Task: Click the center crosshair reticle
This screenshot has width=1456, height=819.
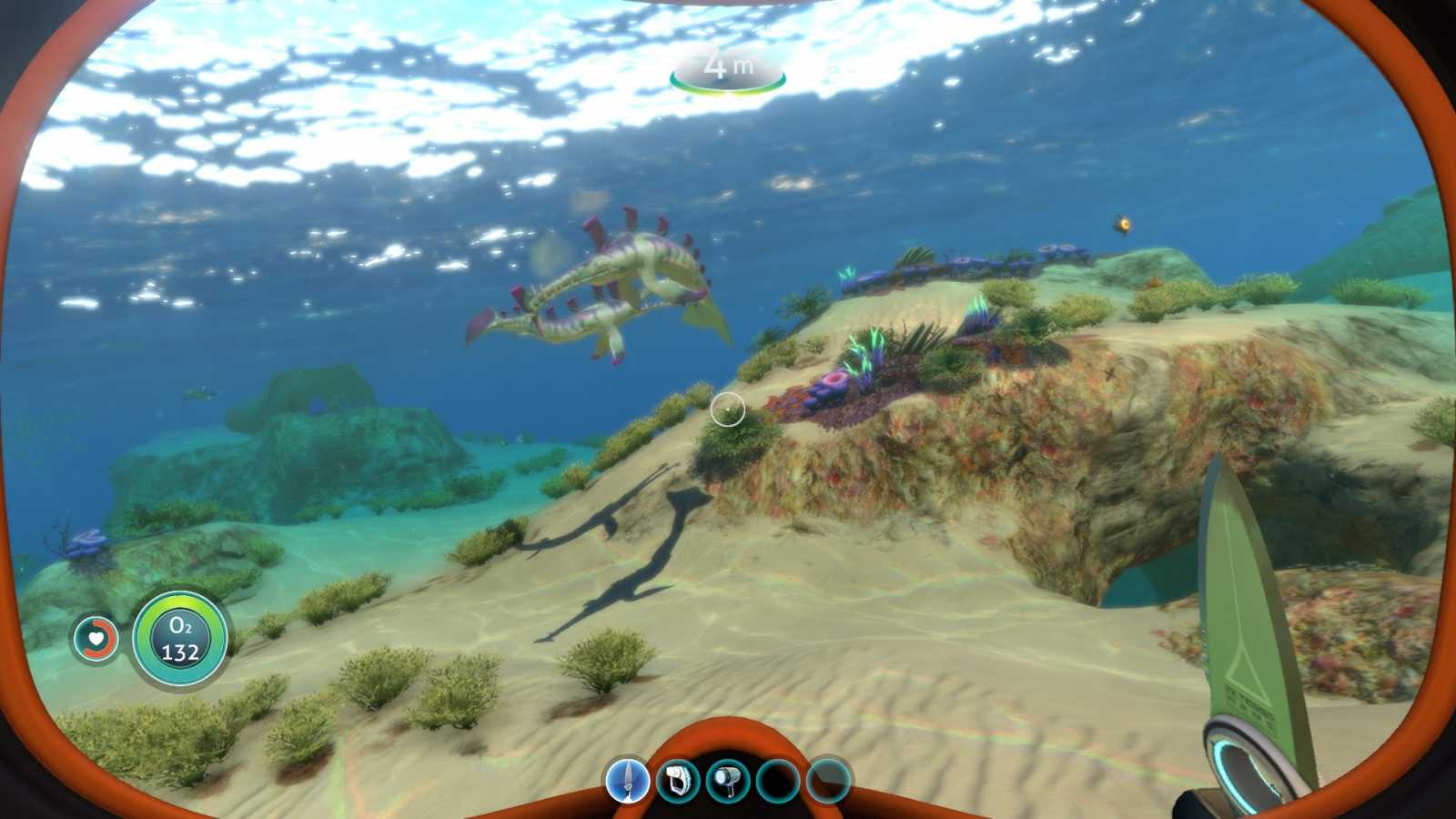Action: (728, 409)
